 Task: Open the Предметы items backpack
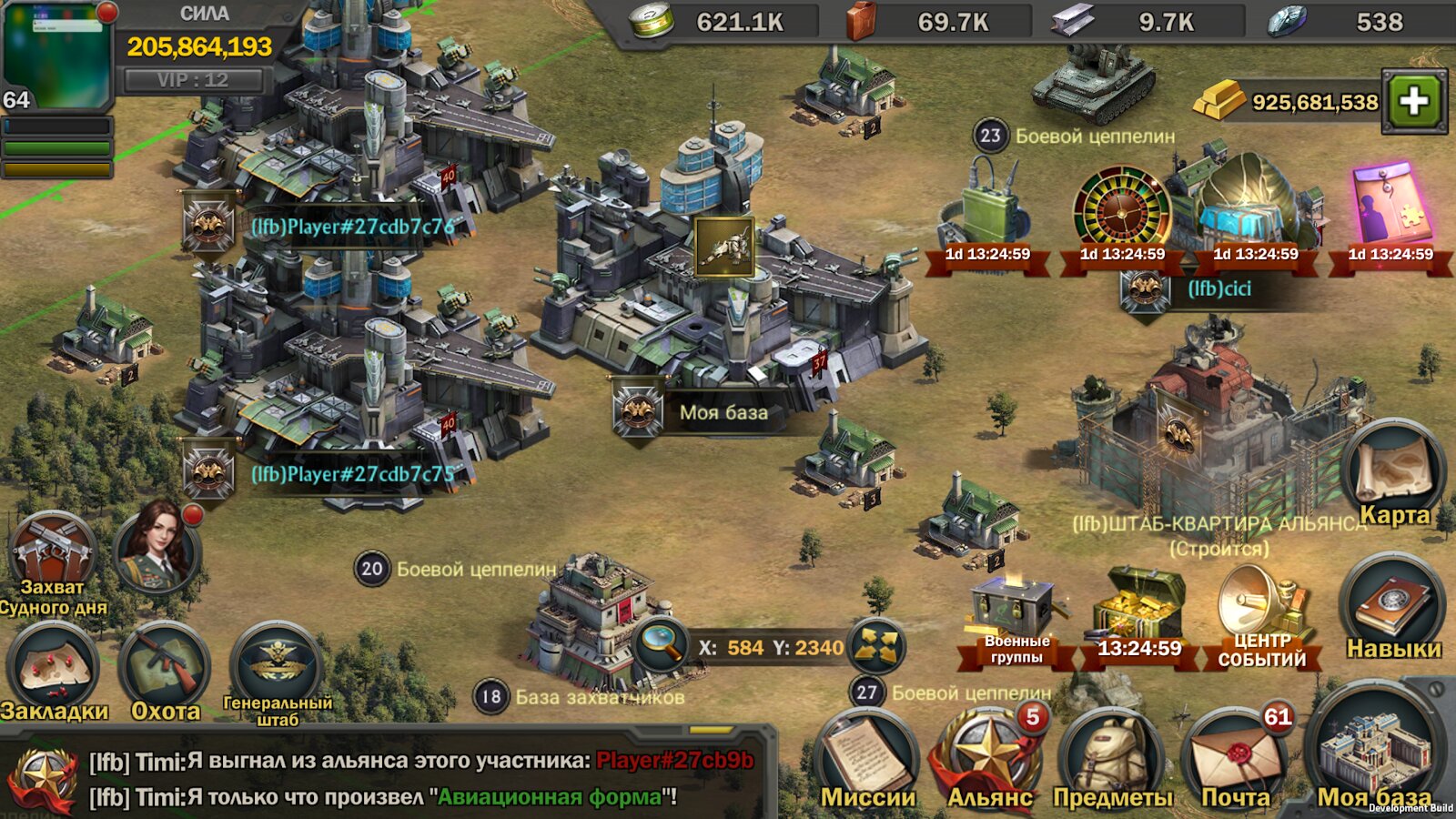coord(1111,760)
